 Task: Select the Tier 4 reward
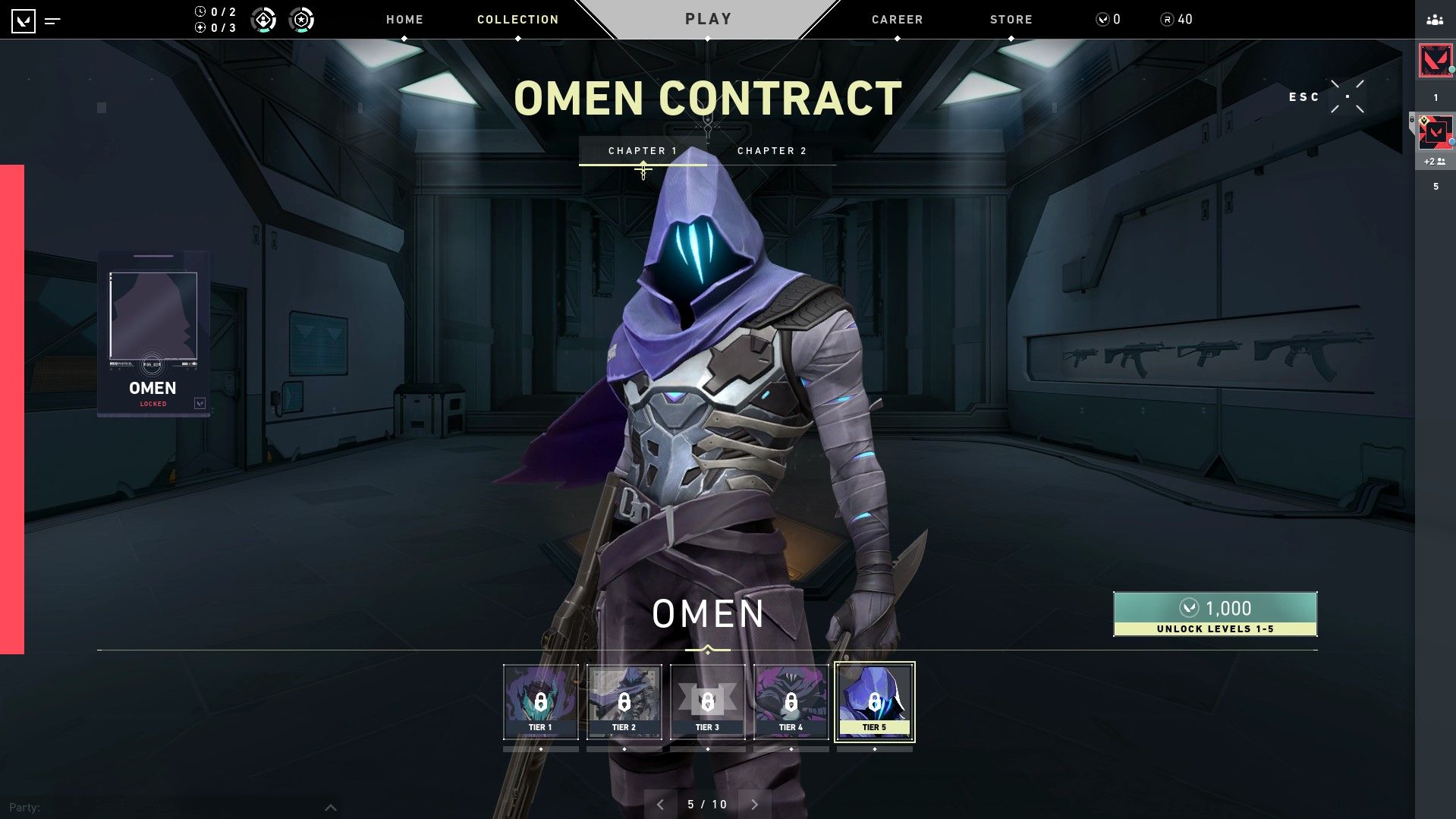791,702
